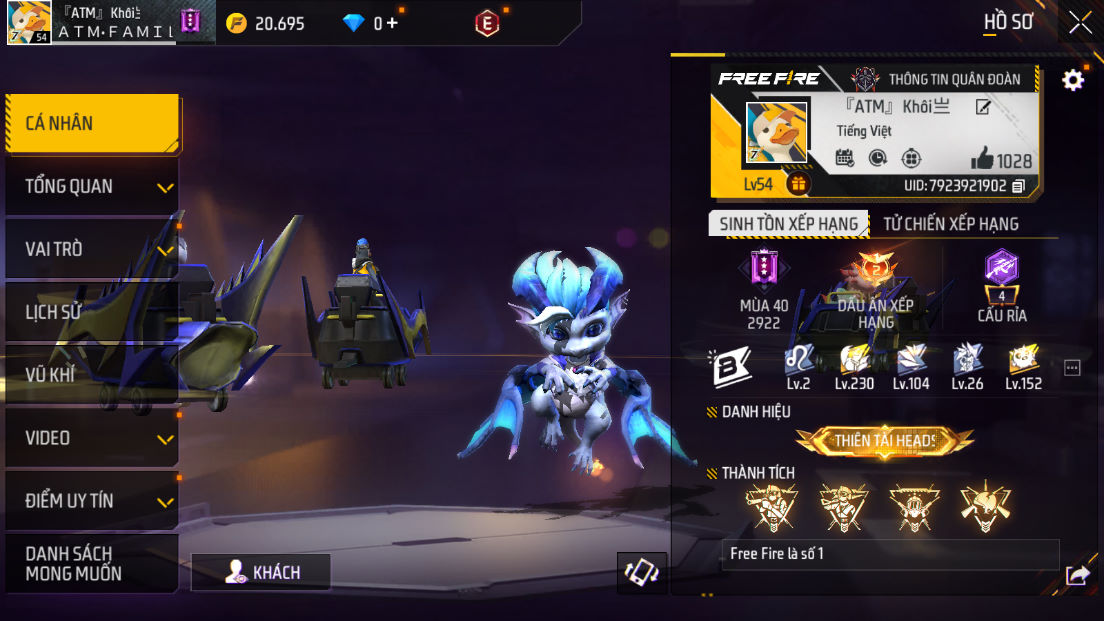1104x621 pixels.
Task: Share the profile using the share icon
Action: [x=1077, y=575]
